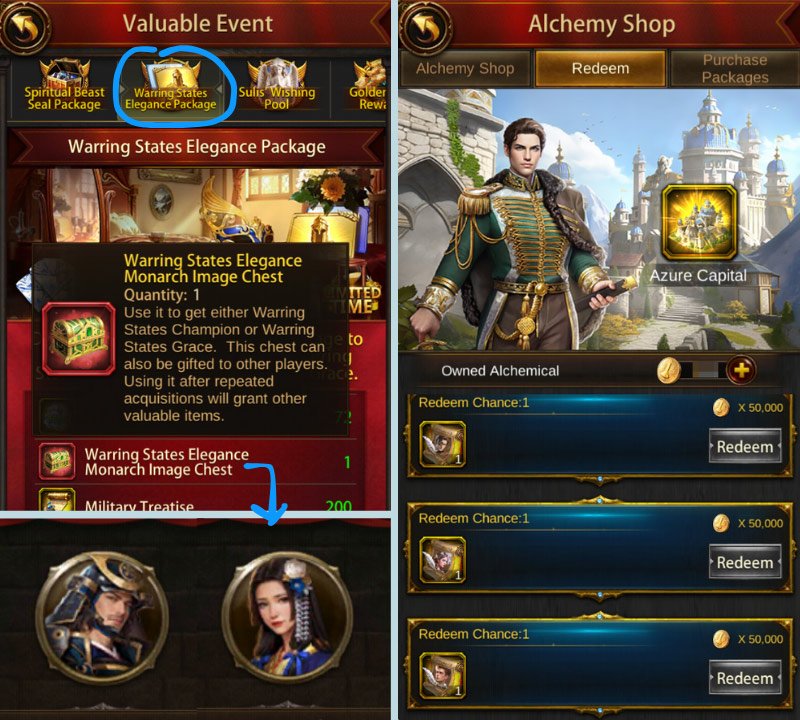The image size is (800, 720).
Task: Open the Spiritual Beast Seal Package tab
Action: (x=63, y=88)
